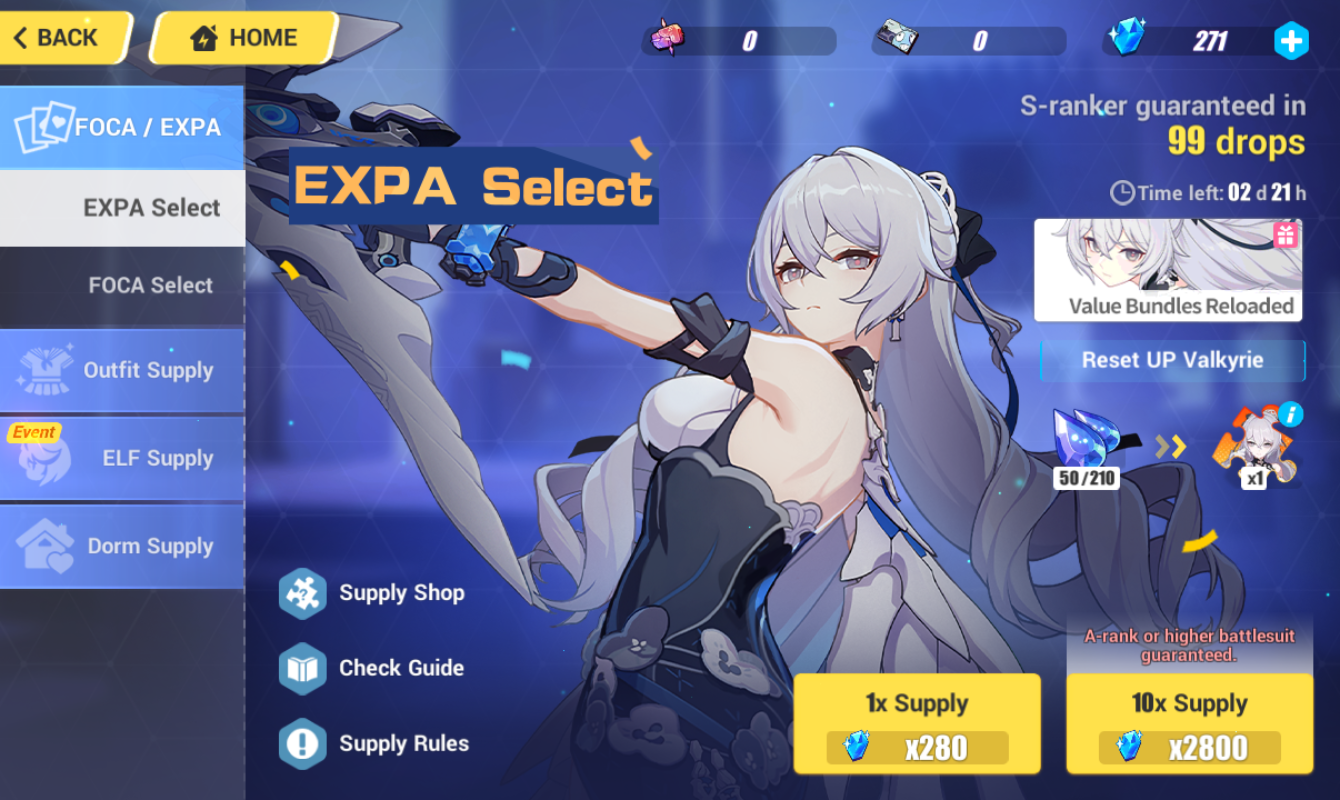The image size is (1340, 800).
Task: Switch to FOCA Select tab
Action: (122, 285)
